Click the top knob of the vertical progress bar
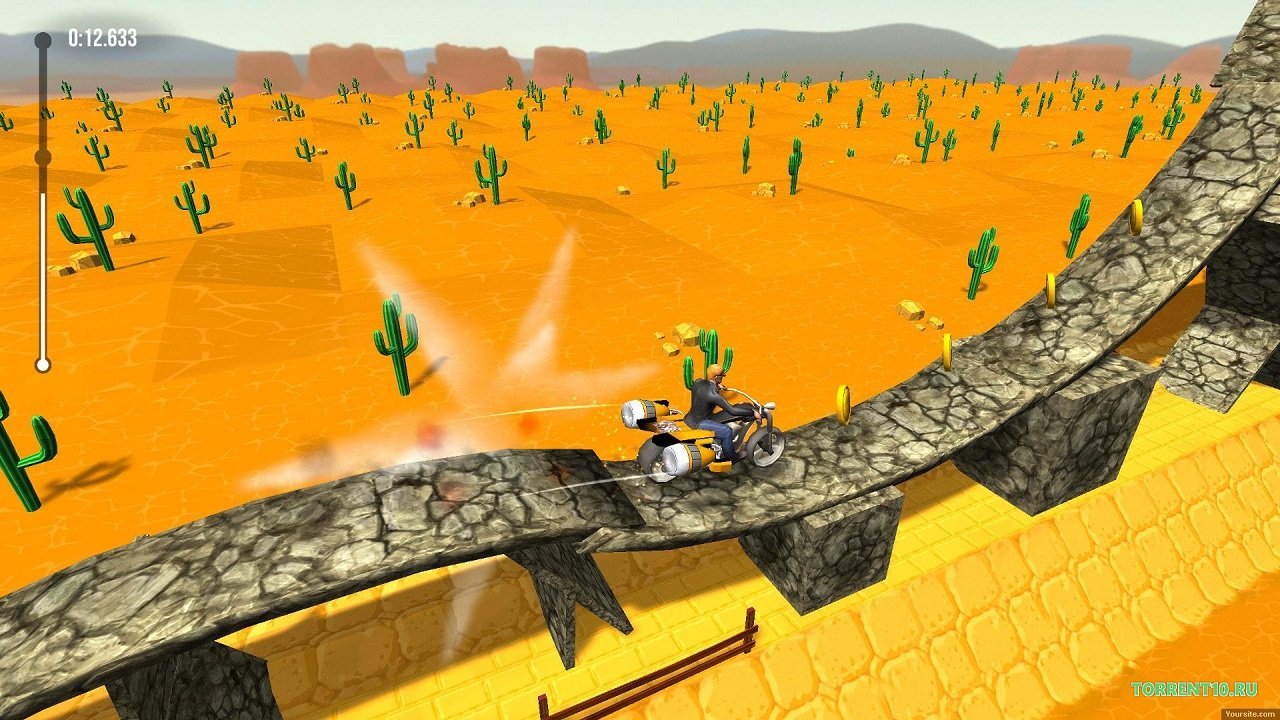The height and width of the screenshot is (720, 1280). [41, 38]
